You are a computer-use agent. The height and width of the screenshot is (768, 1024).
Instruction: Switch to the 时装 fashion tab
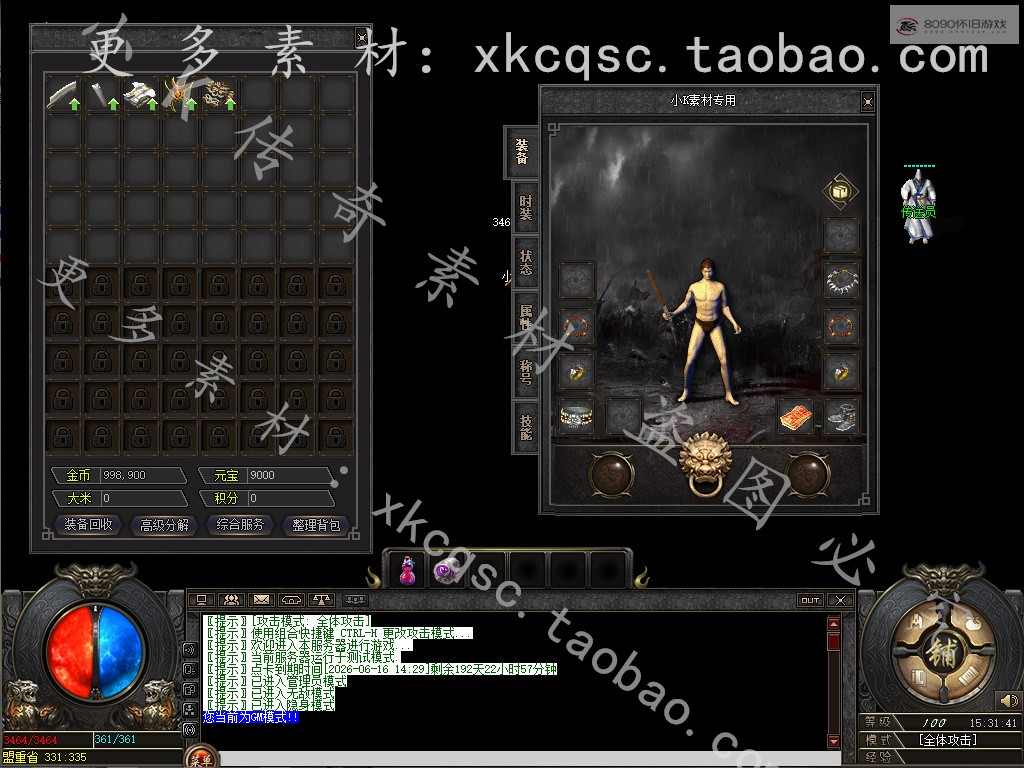[x=525, y=208]
